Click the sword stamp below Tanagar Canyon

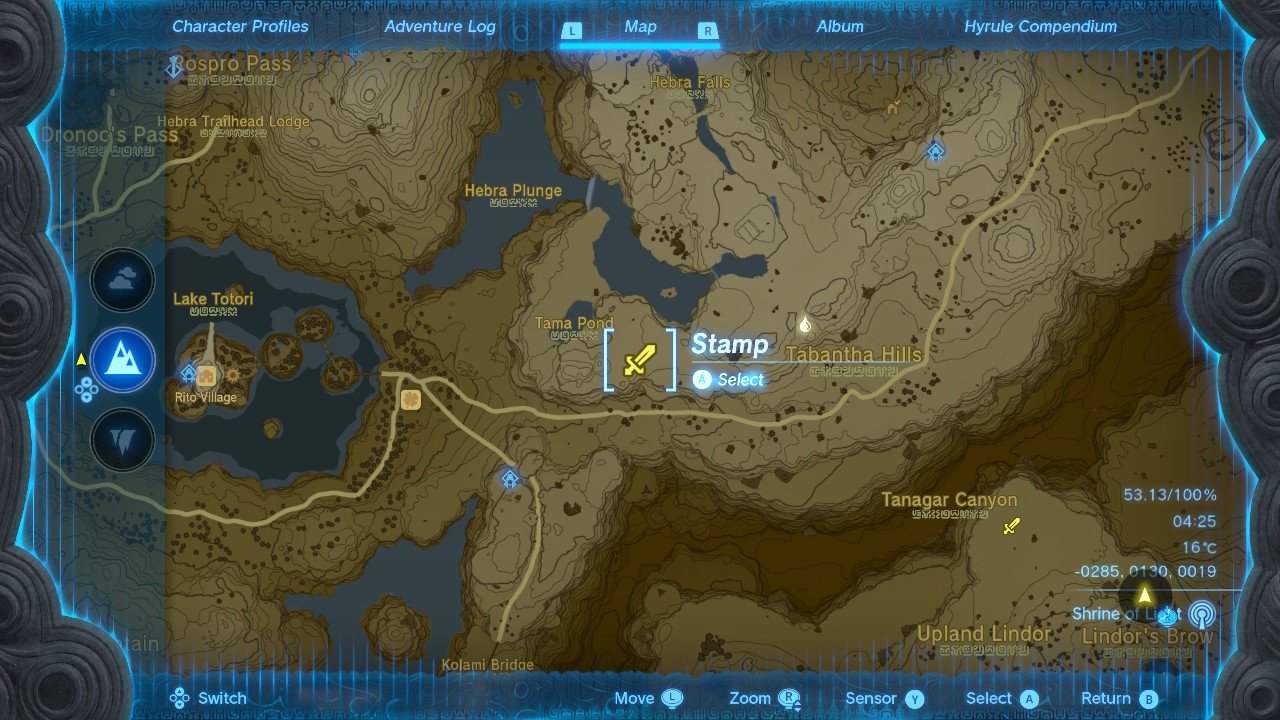[1011, 526]
